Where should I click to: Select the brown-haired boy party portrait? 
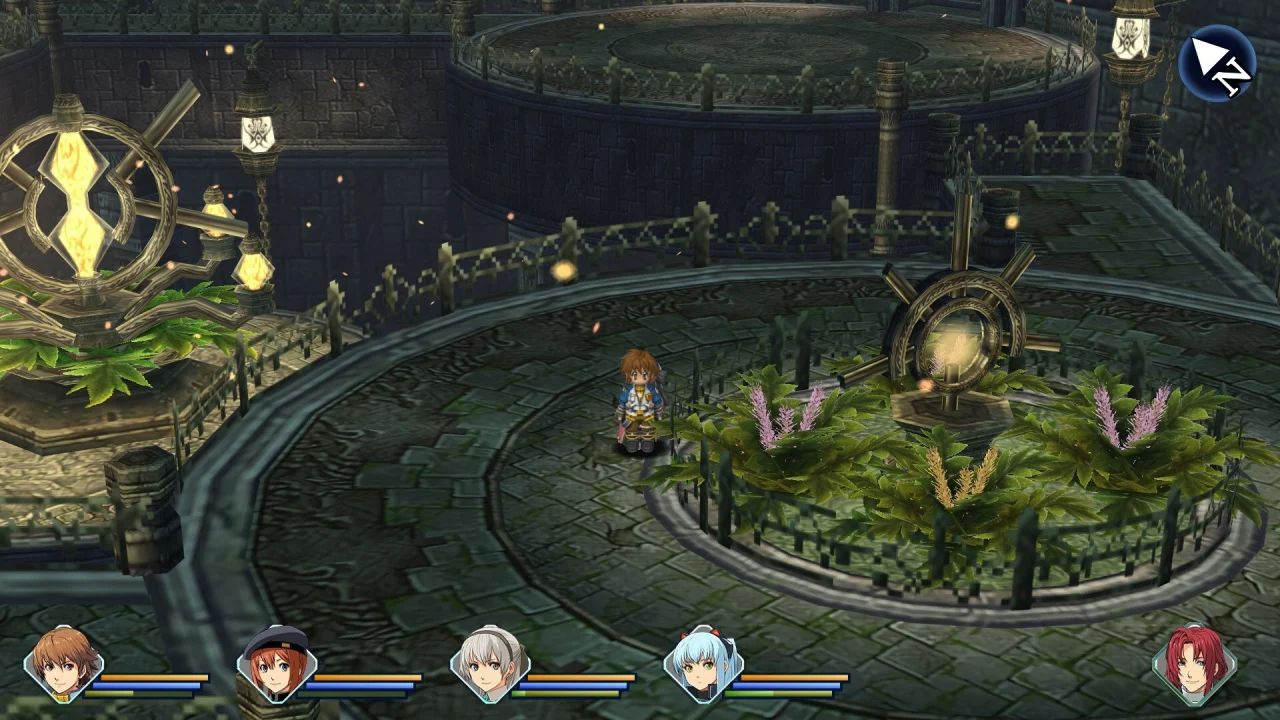63,664
